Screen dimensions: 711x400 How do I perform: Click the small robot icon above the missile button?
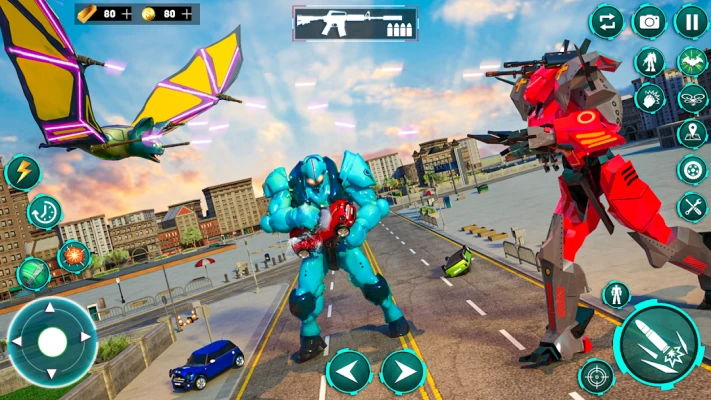(616, 294)
